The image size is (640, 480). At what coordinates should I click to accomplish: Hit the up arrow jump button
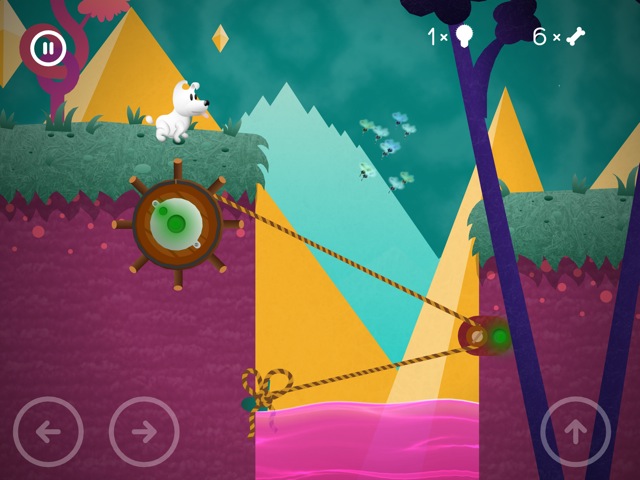(x=575, y=431)
